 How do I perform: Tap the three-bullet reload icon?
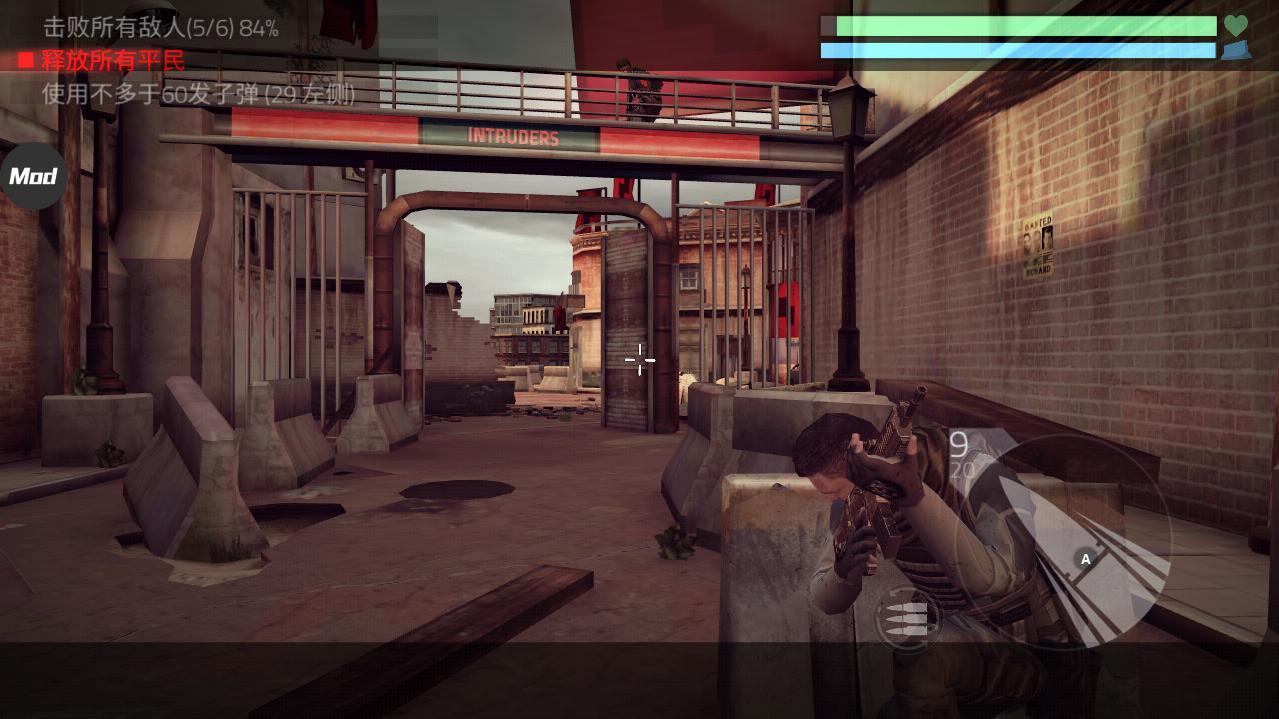(x=907, y=617)
